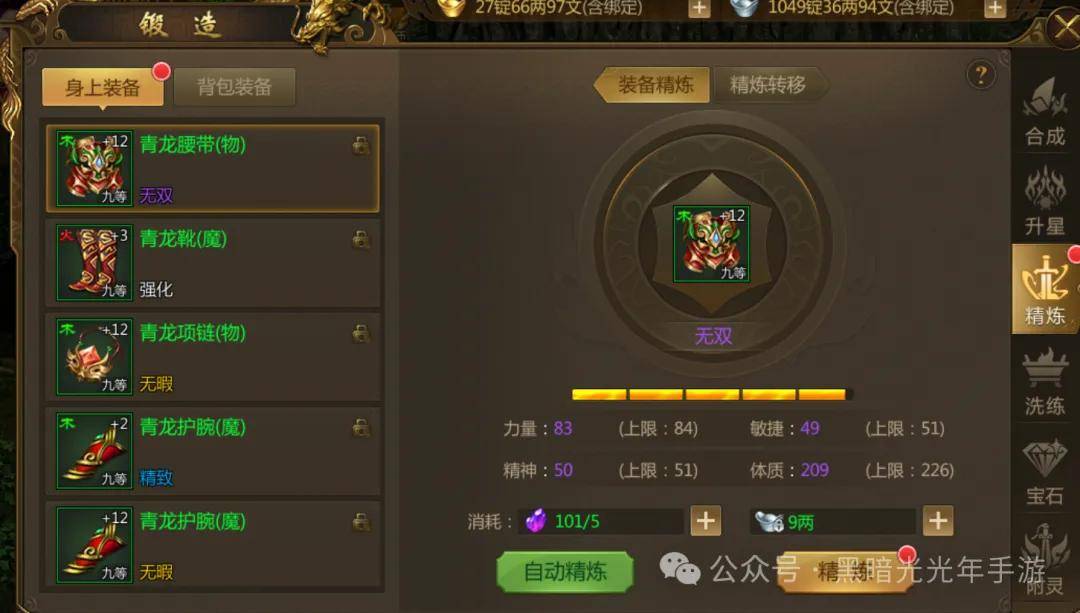Select the 青龙项链(物) necklace row
The height and width of the screenshot is (613, 1080).
[x=212, y=356]
